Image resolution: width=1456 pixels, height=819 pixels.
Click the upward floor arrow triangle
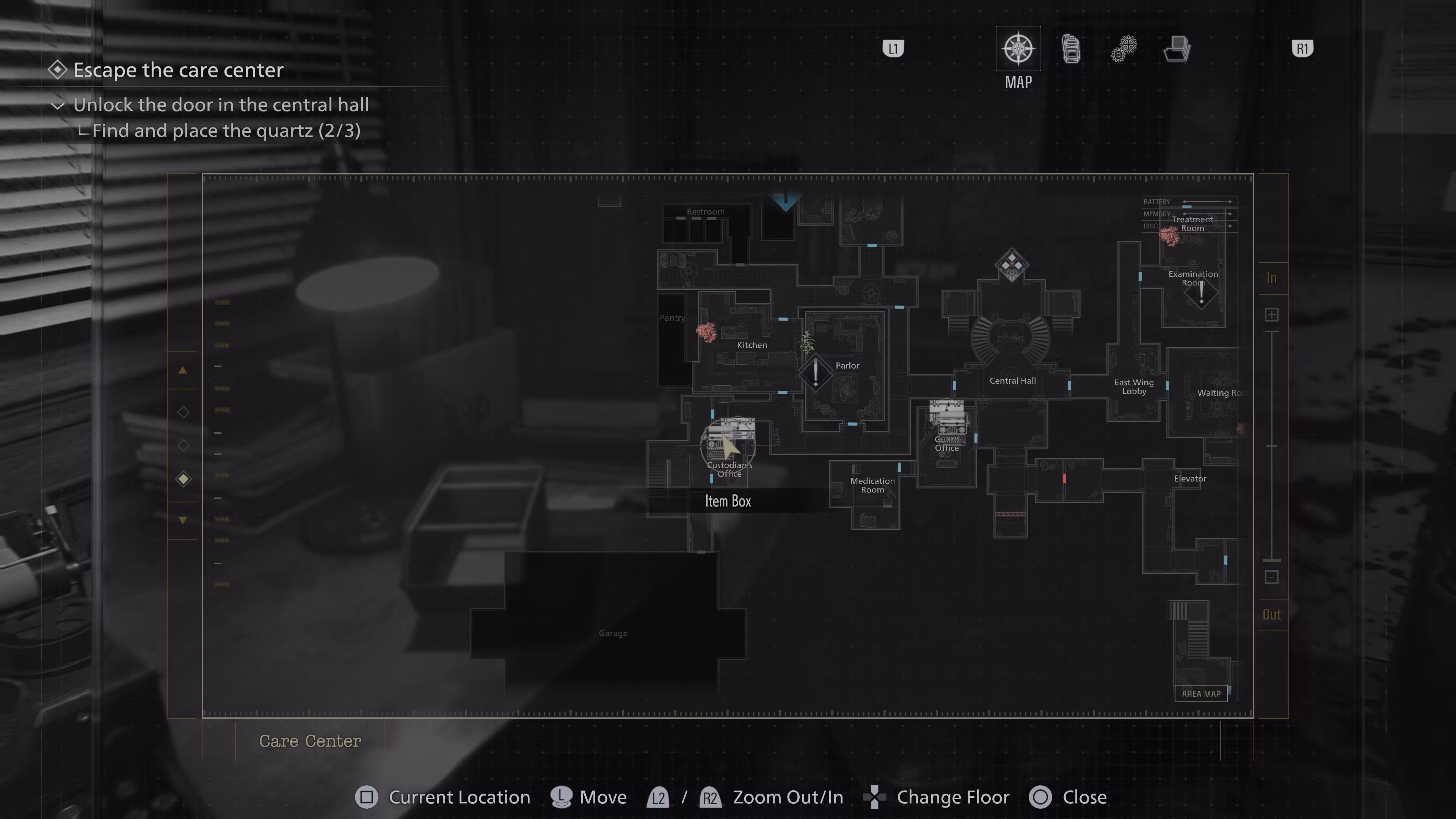[x=182, y=370]
